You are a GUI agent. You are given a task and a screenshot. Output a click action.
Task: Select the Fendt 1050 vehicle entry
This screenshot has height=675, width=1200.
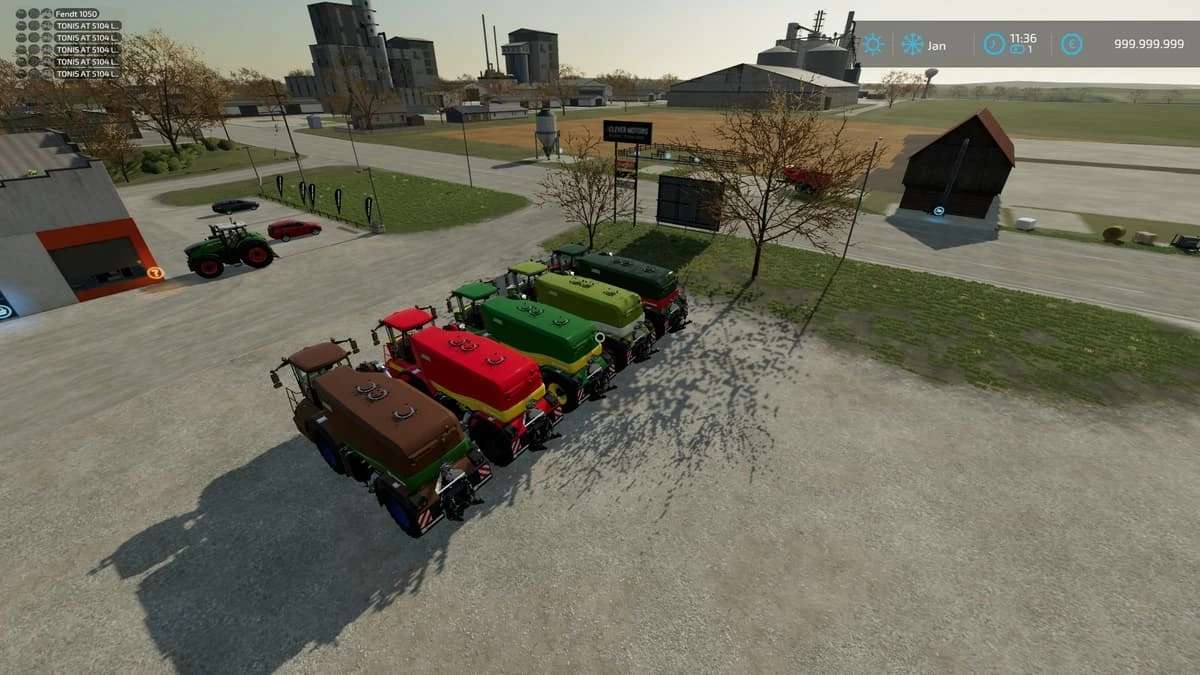pos(76,14)
